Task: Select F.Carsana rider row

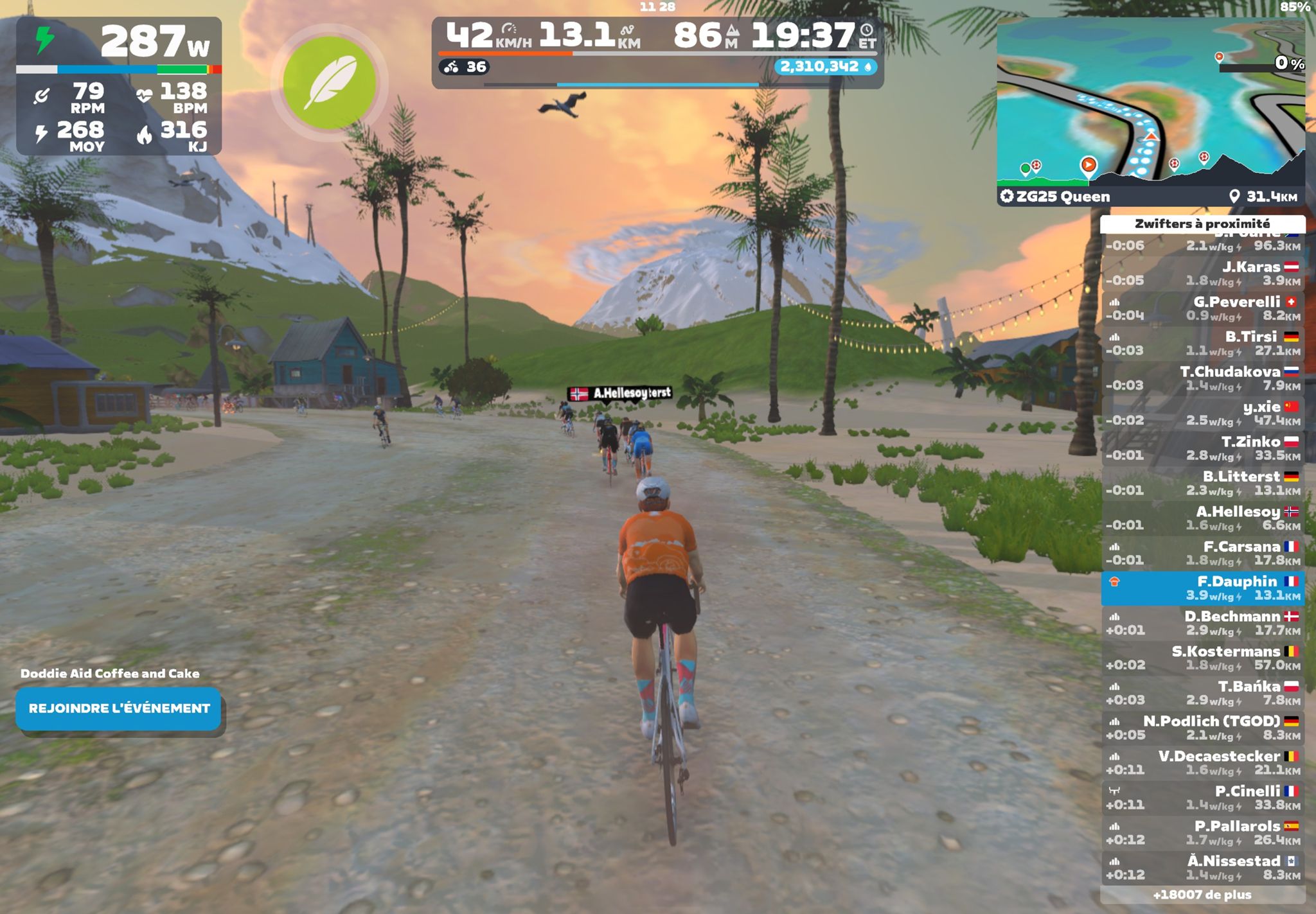Action: [1202, 553]
